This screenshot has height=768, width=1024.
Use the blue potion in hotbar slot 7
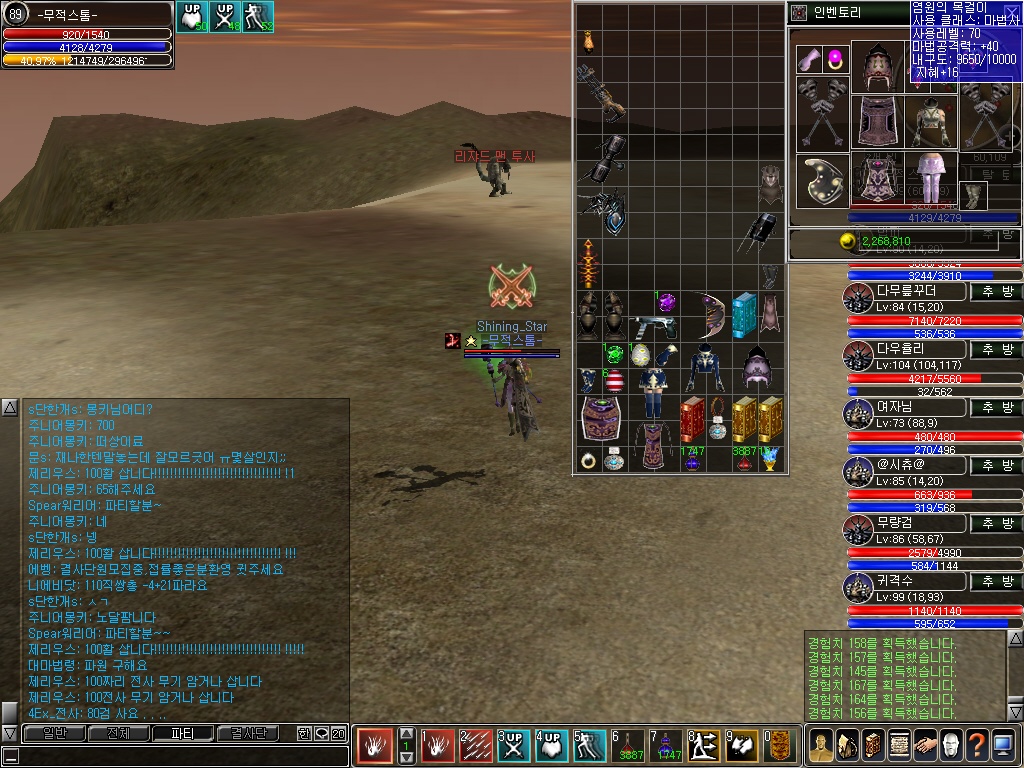coord(666,745)
